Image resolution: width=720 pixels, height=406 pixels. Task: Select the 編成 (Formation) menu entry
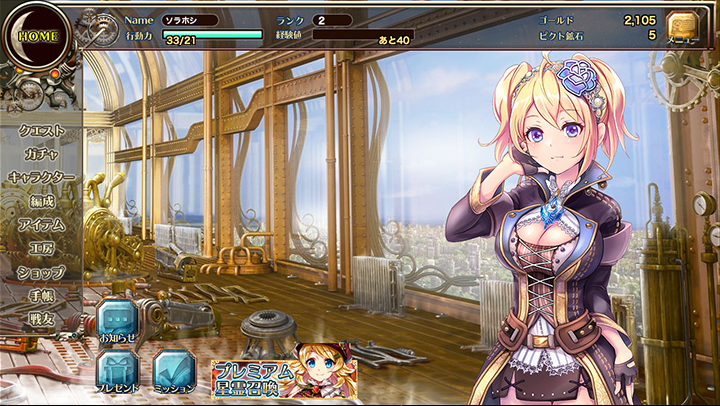(x=42, y=201)
